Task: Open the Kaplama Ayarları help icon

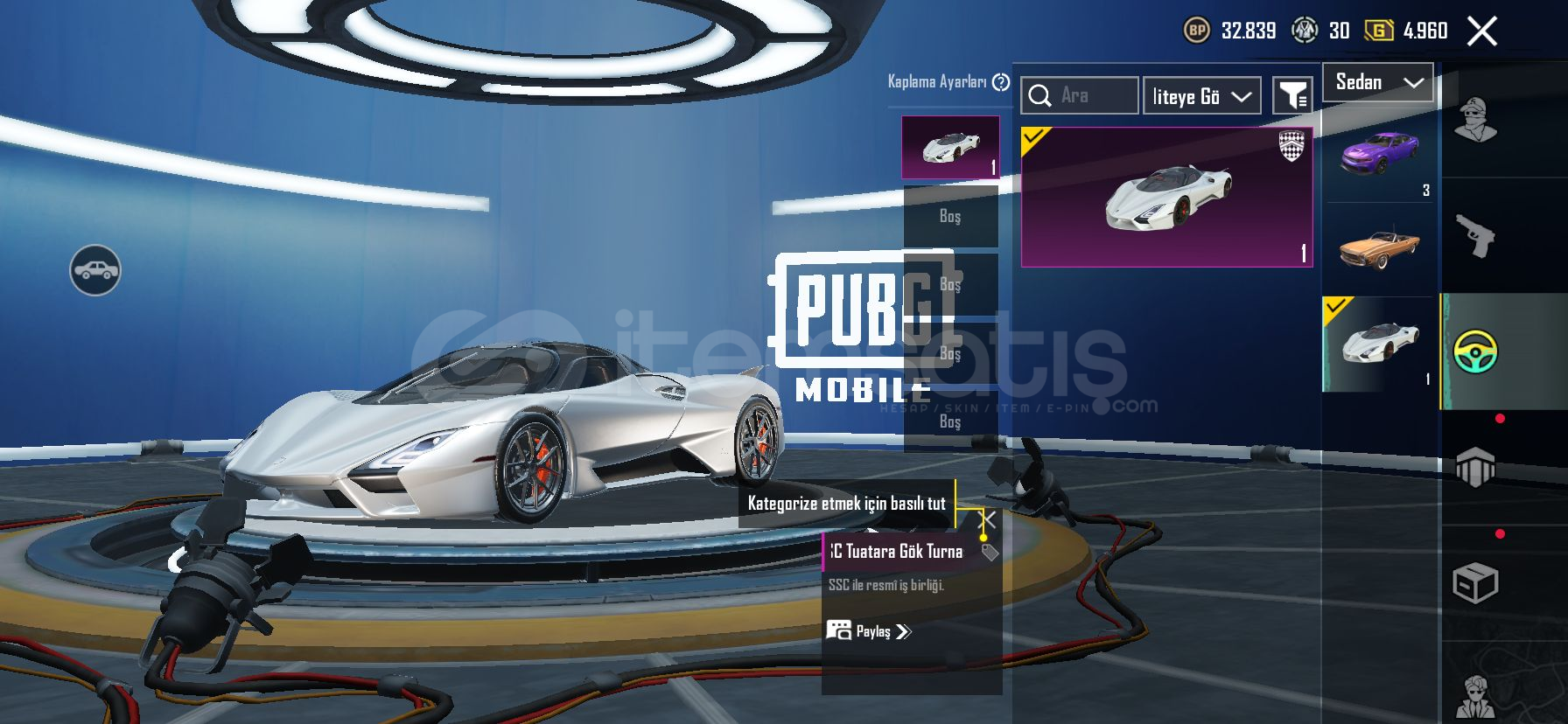Action: coord(1001,82)
